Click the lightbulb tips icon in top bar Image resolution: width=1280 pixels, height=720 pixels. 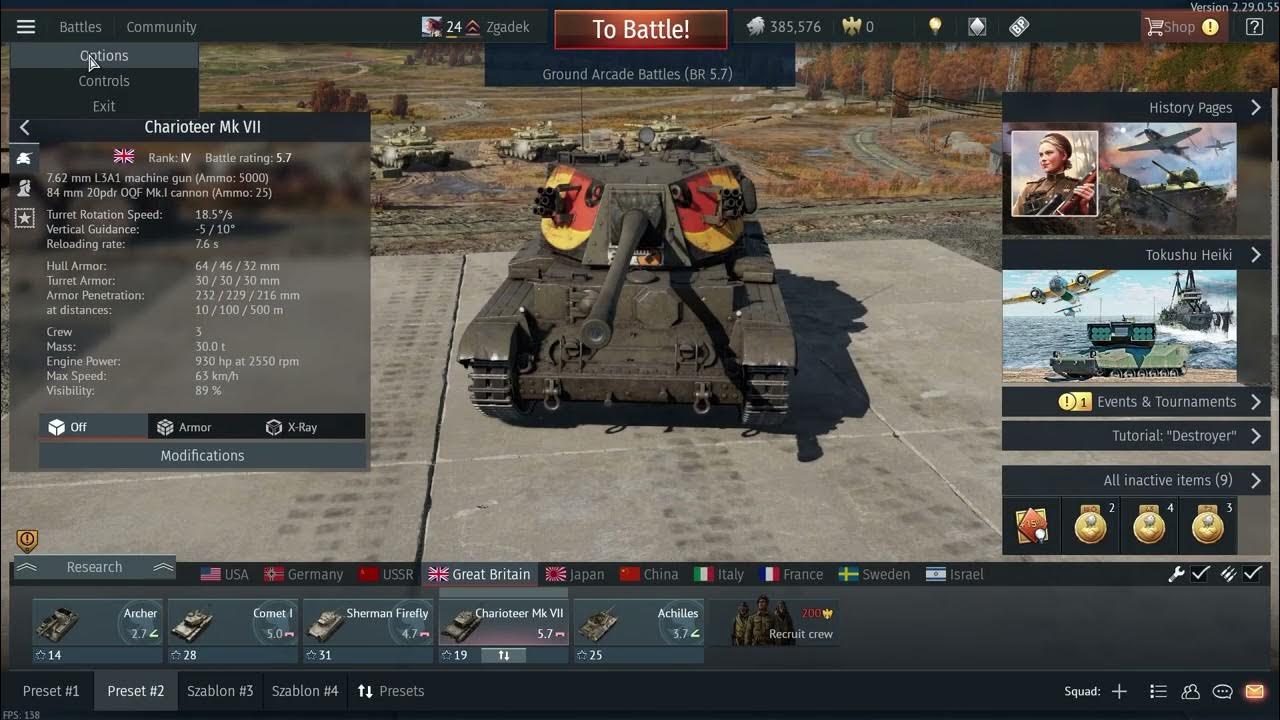[935, 26]
